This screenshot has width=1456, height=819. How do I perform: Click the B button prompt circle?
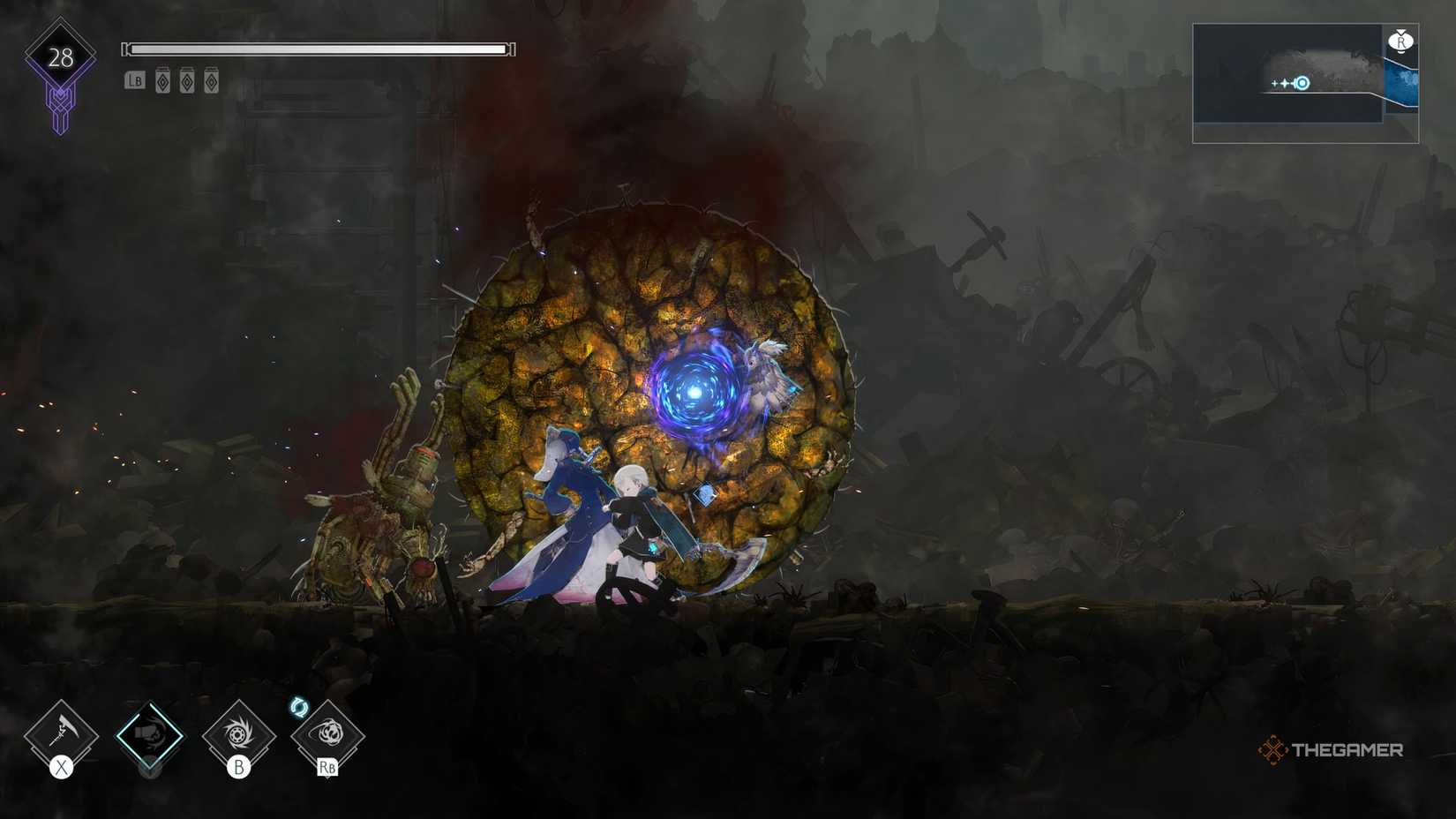pyautogui.click(x=241, y=768)
